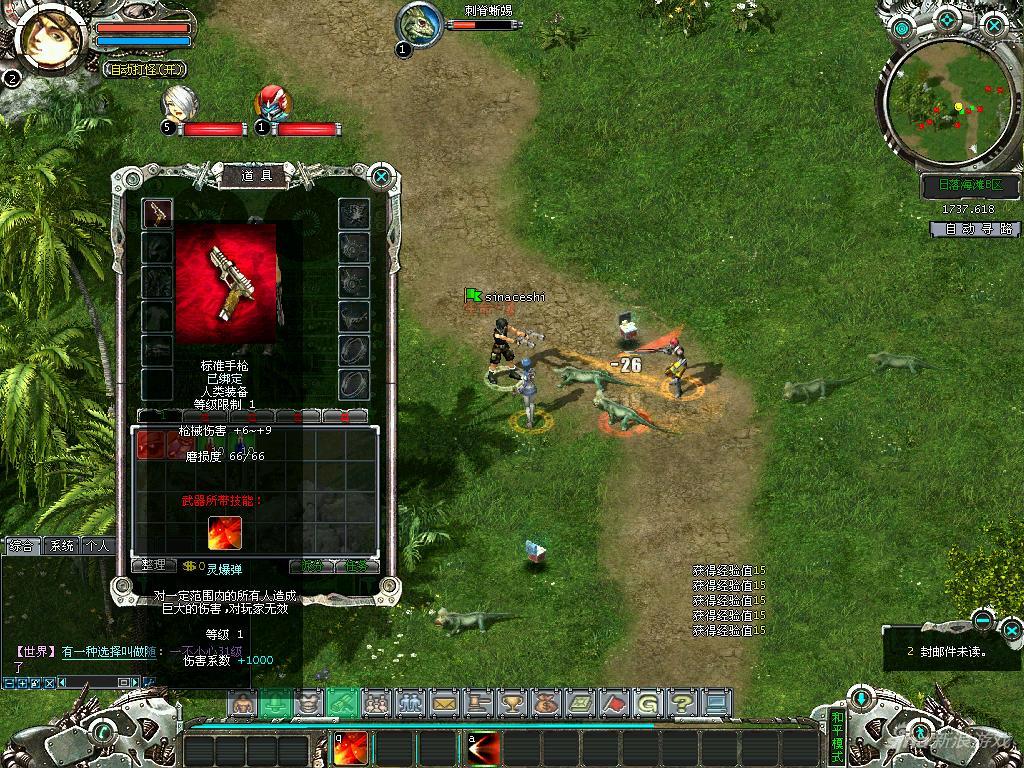Toggle the 和平模式 peace mode button
Viewport: 1024px width, 768px height.
pos(837,735)
